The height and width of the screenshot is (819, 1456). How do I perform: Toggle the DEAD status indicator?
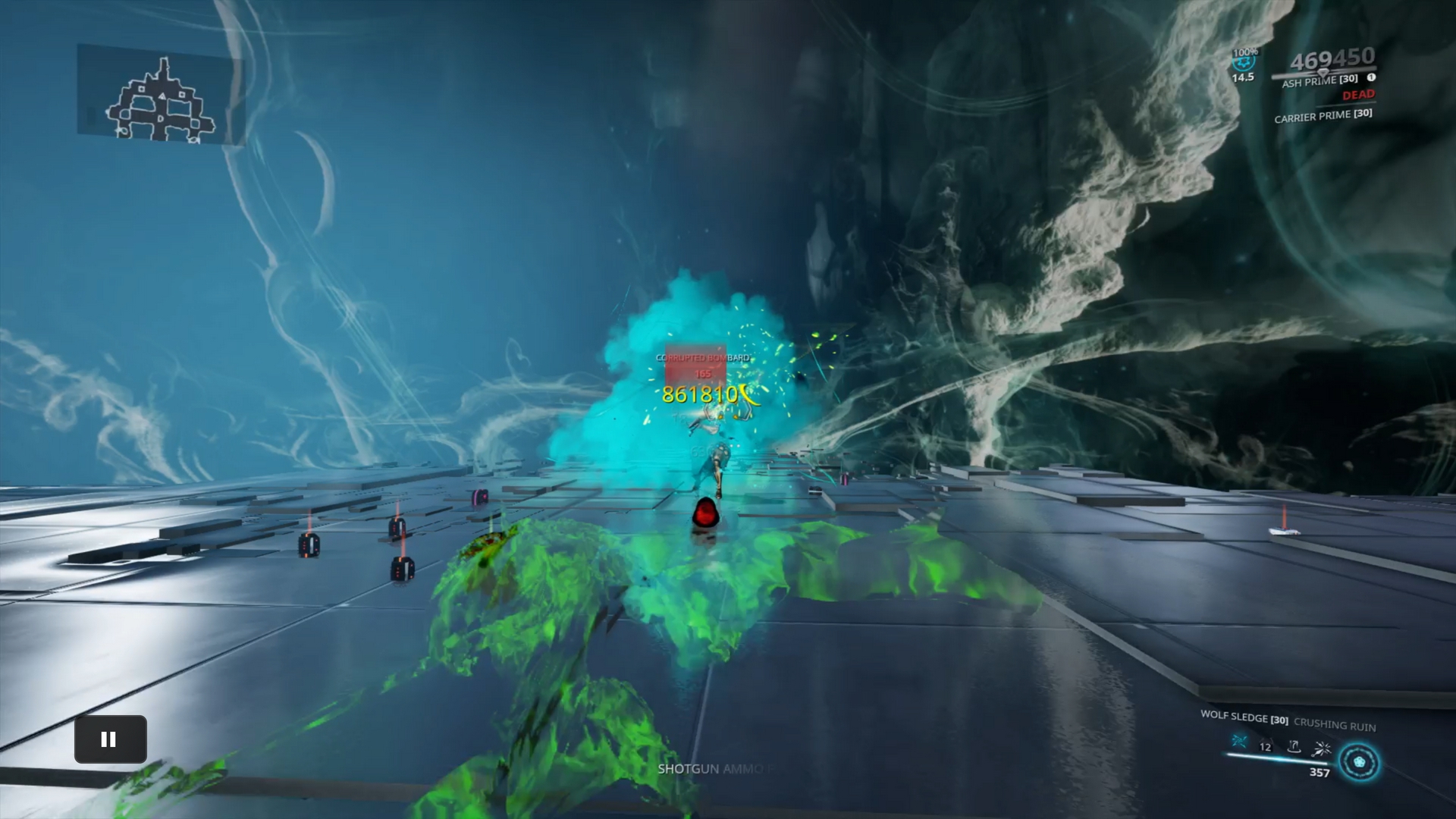click(x=1358, y=94)
